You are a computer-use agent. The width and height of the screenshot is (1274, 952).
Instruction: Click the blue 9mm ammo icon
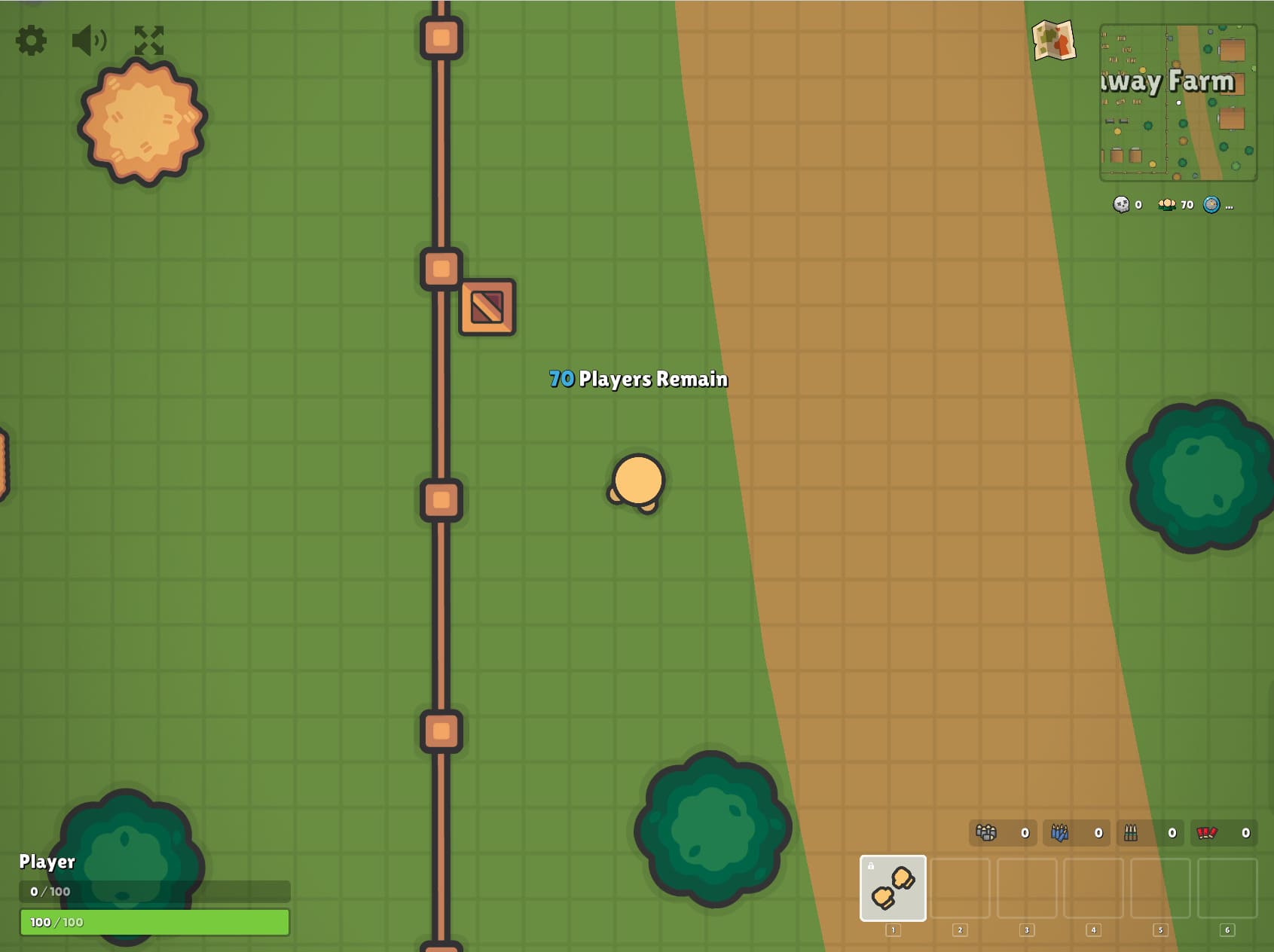click(1059, 833)
